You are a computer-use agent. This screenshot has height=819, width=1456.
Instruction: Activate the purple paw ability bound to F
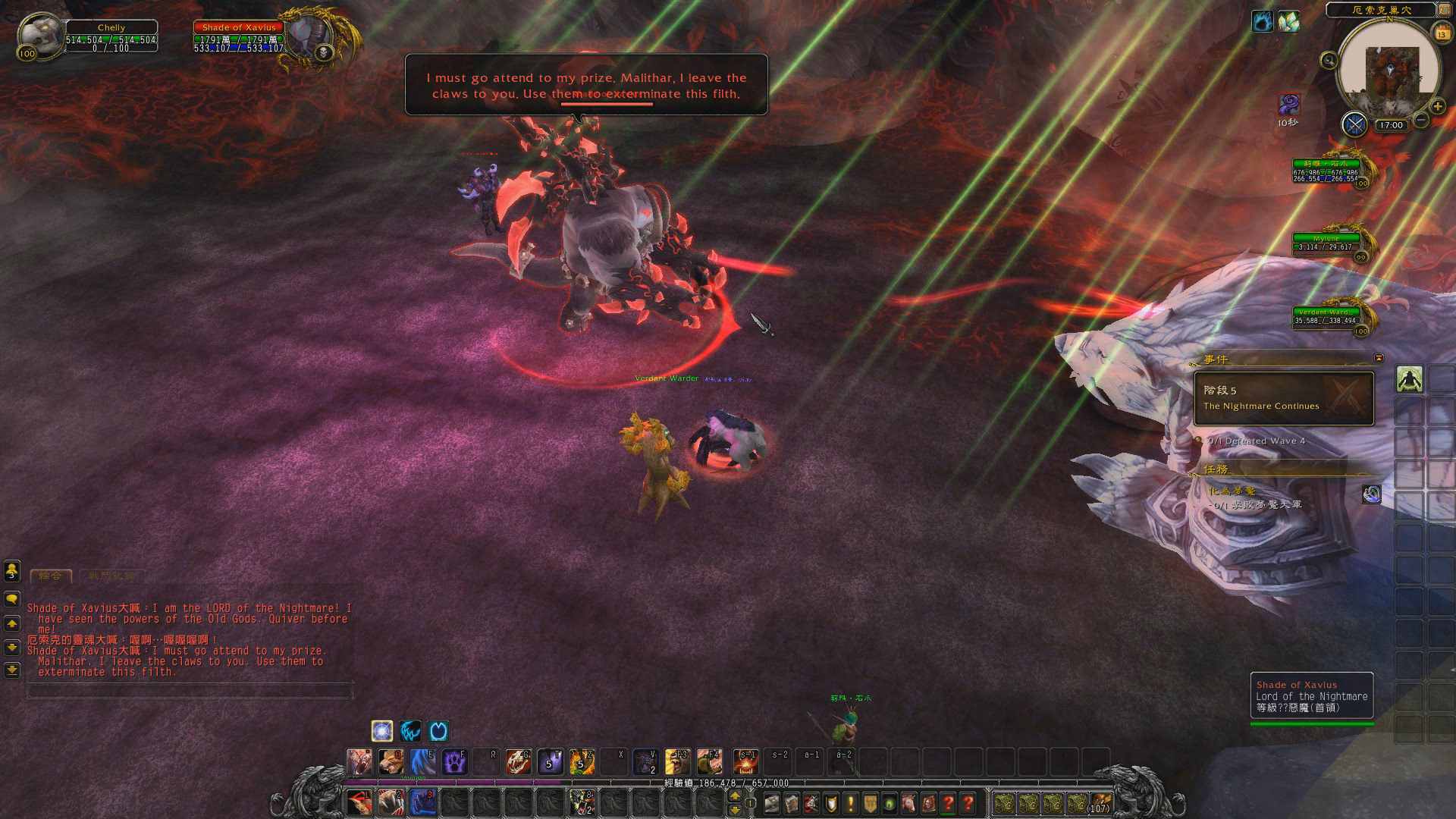coord(454,761)
